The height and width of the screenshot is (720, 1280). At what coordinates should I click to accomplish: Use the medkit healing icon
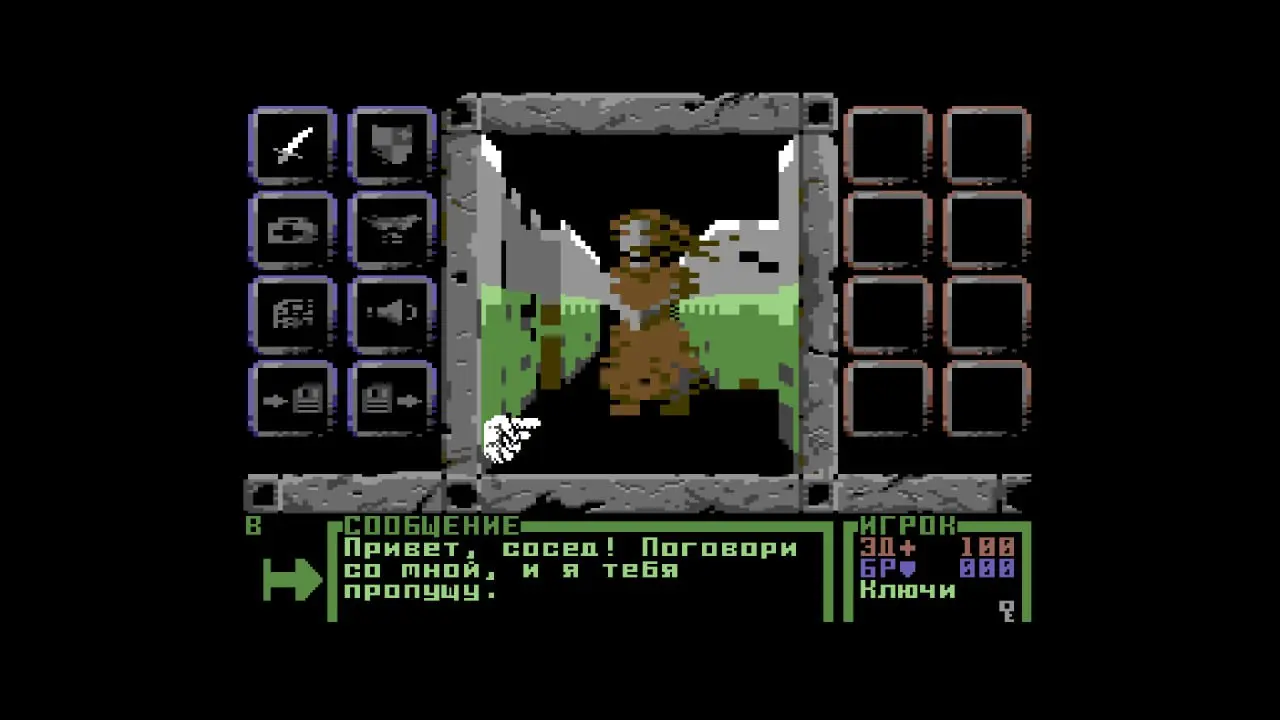291,230
